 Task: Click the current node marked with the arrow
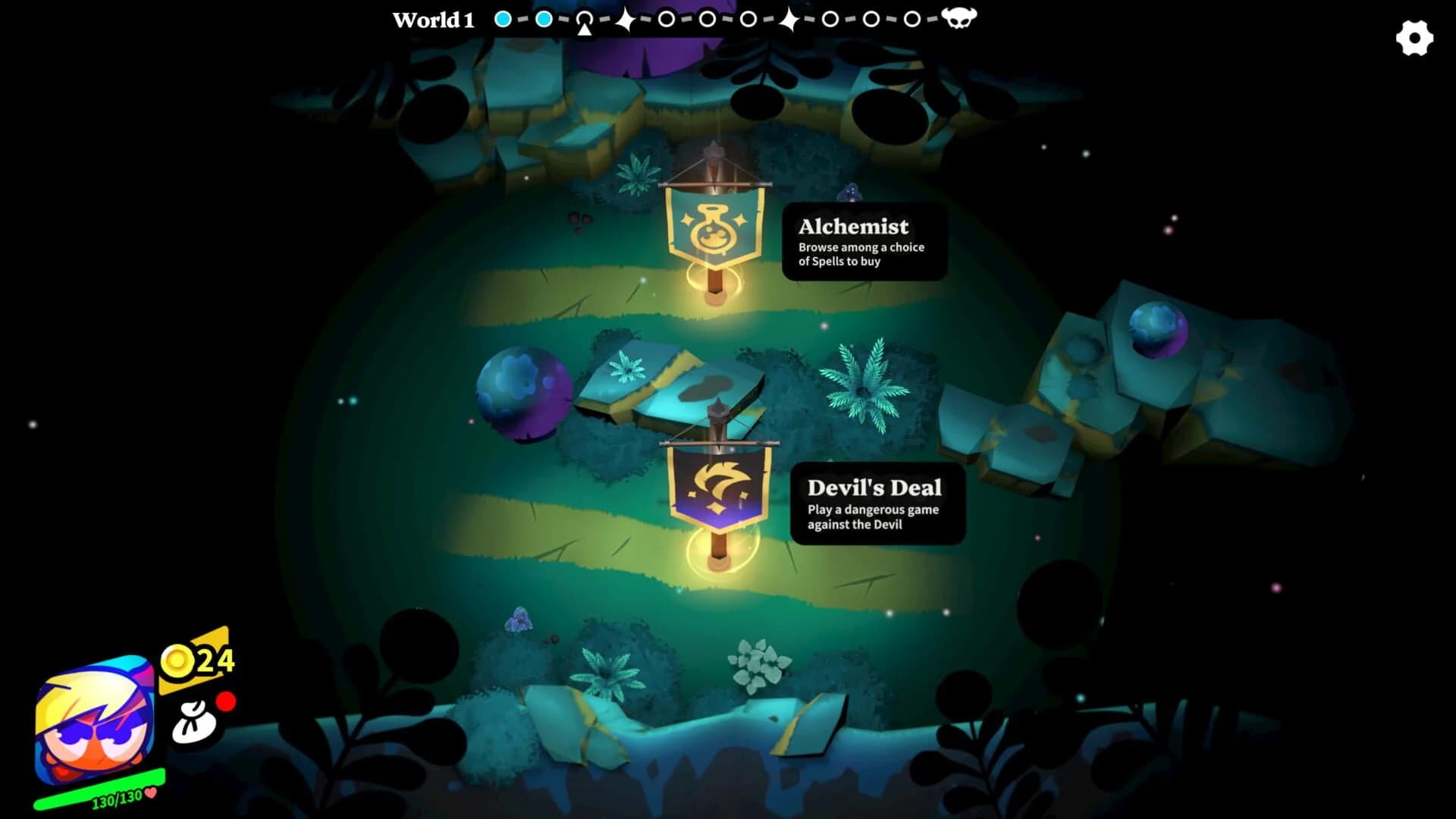585,17
